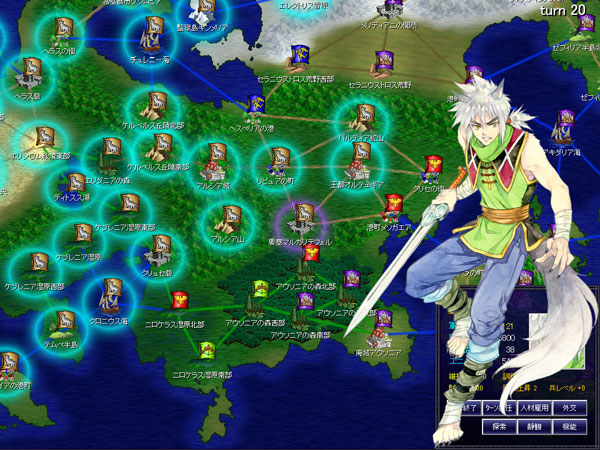
Task: Select the purple-ringed 要塞マルガリテフェル fortress
Action: pyautogui.click(x=301, y=216)
